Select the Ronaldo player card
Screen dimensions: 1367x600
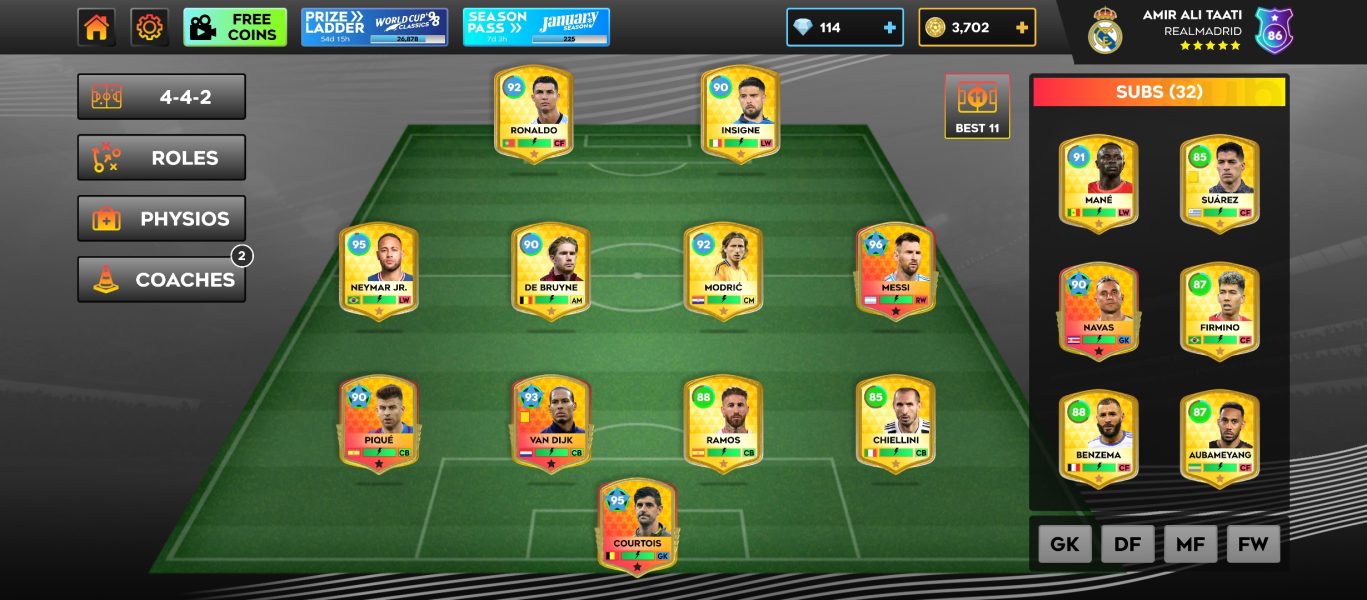pyautogui.click(x=533, y=113)
